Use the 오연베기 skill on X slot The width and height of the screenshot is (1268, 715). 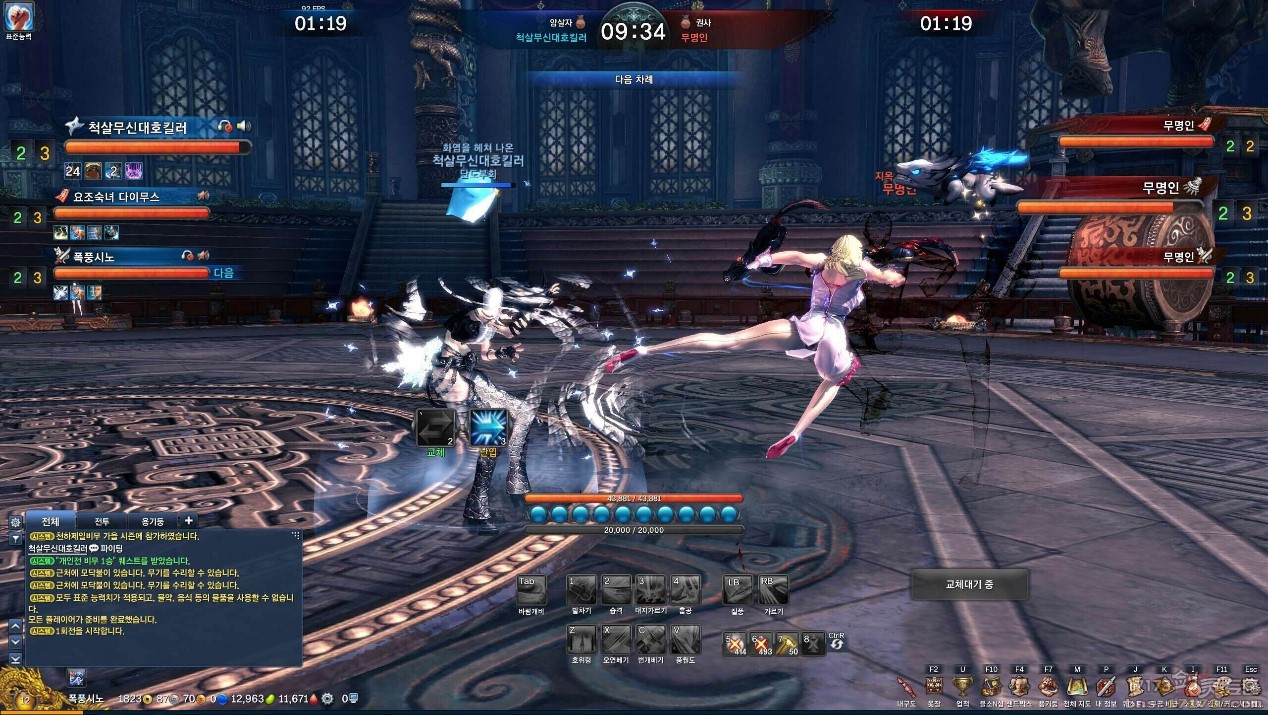(x=616, y=639)
